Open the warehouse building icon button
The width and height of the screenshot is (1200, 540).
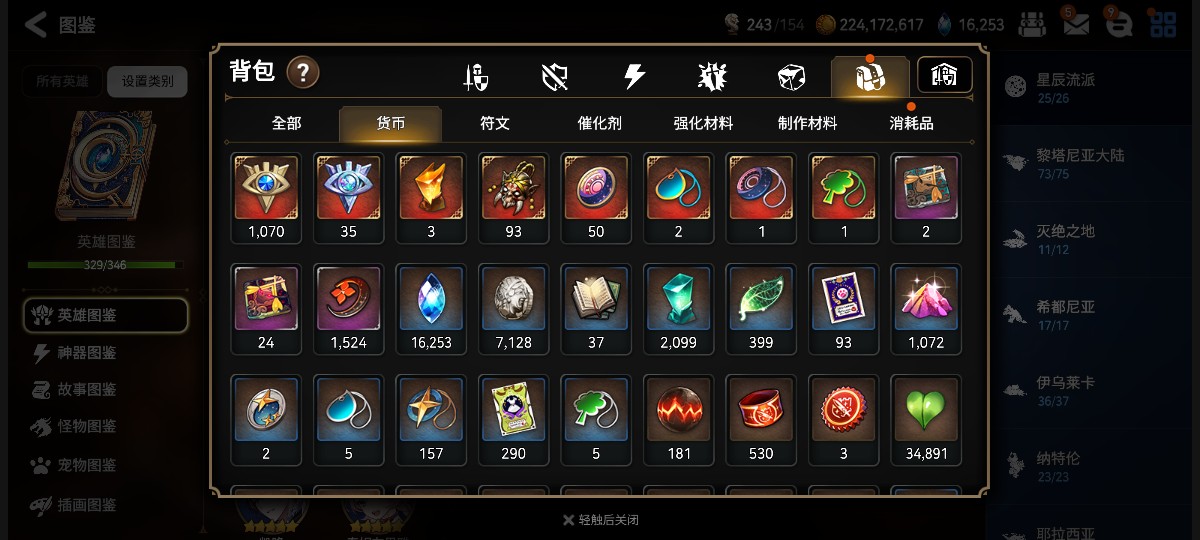tap(944, 75)
